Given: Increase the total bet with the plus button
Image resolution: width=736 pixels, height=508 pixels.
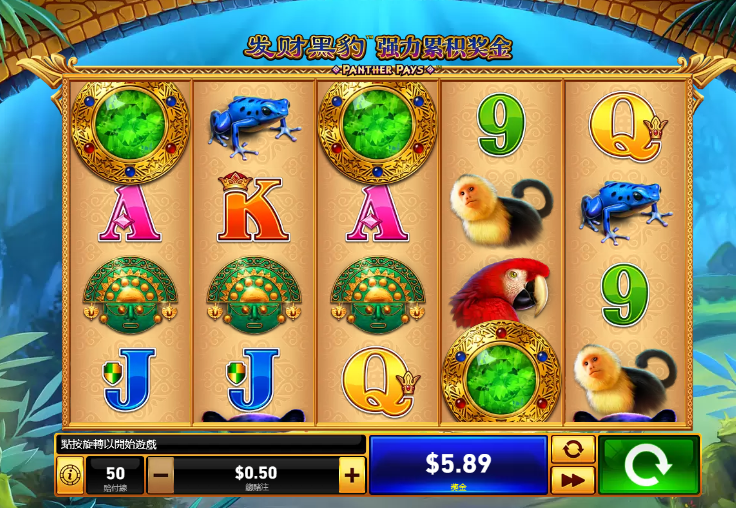Looking at the screenshot, I should [352, 476].
